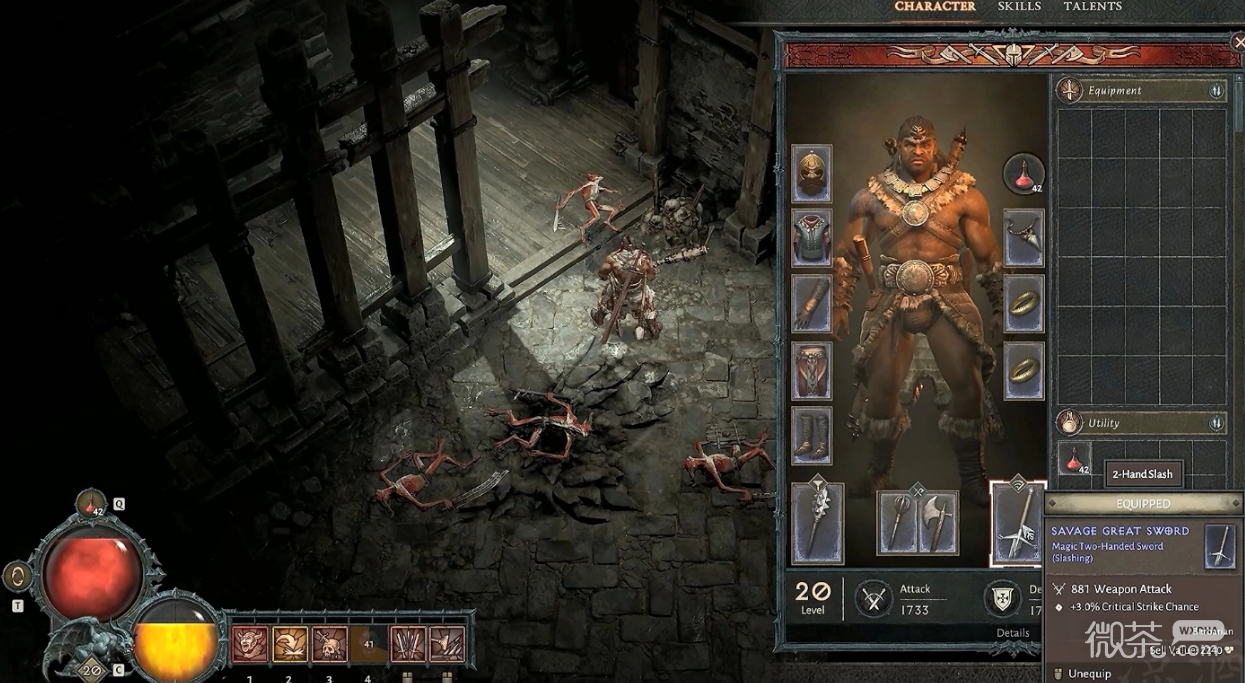Sort the Equipment inventory section
The image size is (1245, 683).
tap(1216, 91)
